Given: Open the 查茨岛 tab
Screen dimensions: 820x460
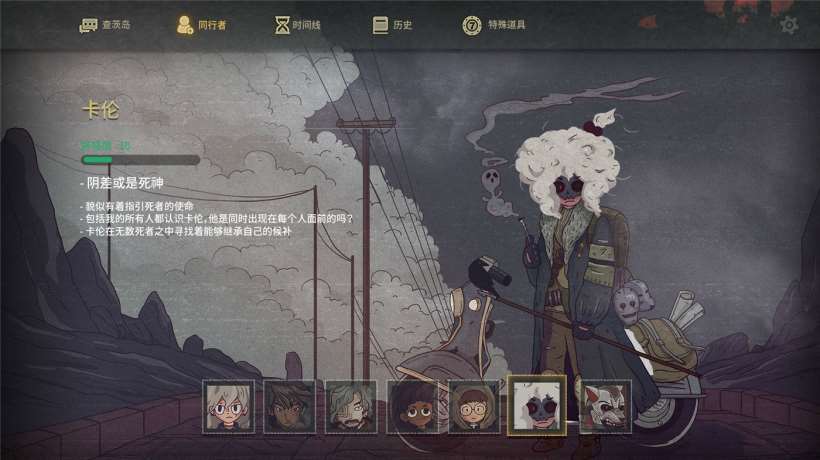Looking at the screenshot, I should tap(105, 25).
